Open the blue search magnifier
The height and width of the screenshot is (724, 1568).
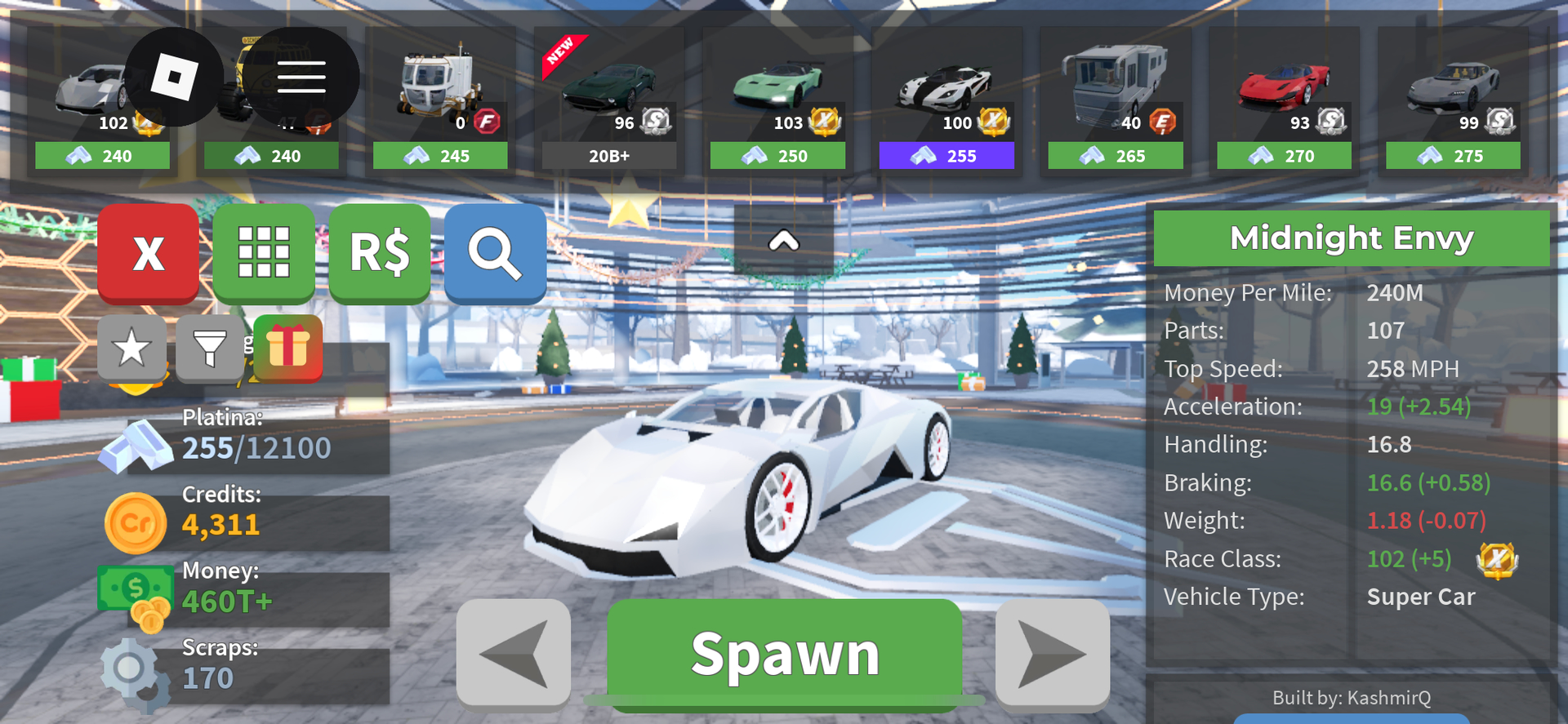tap(495, 253)
